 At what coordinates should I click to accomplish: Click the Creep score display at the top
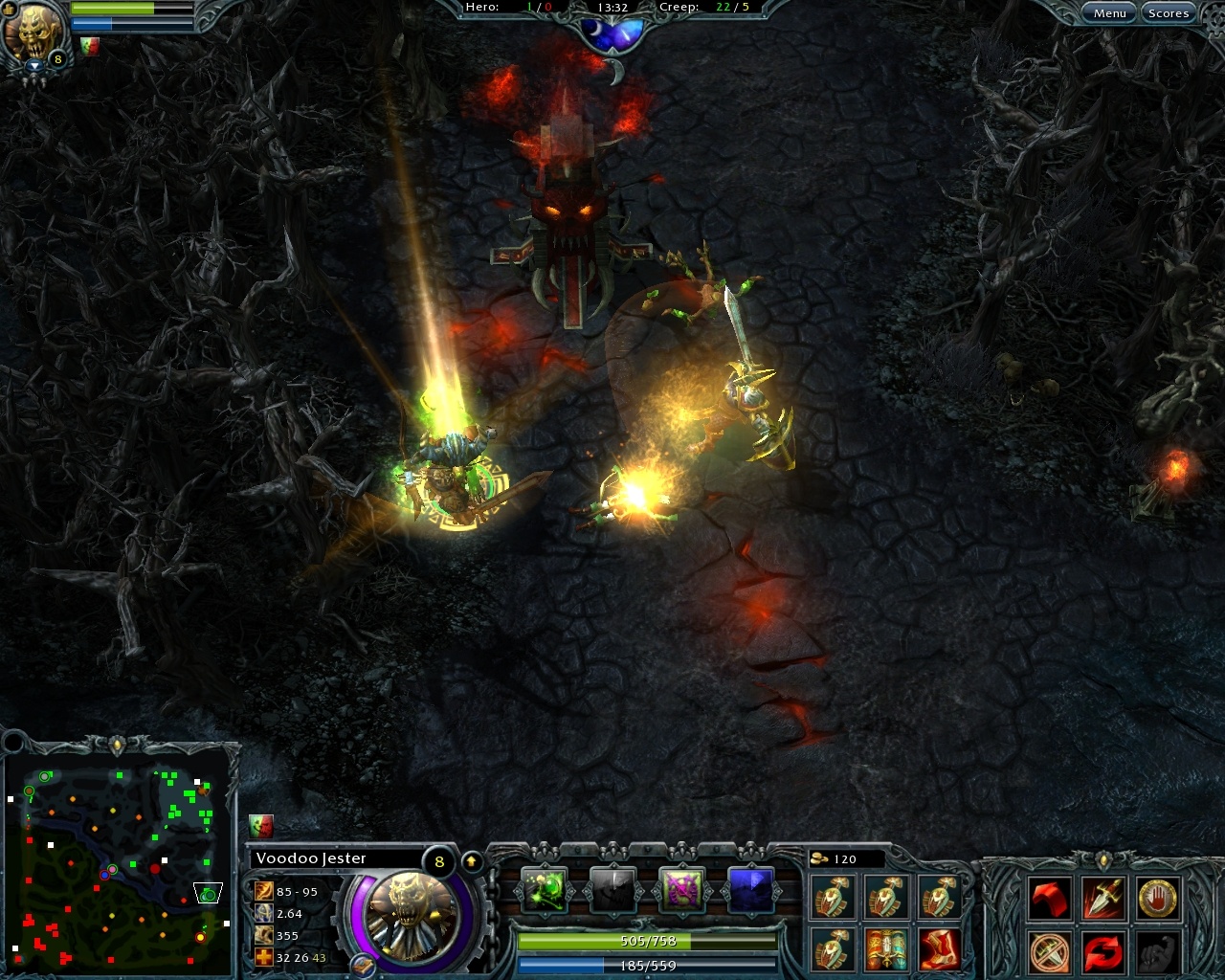tap(704, 8)
